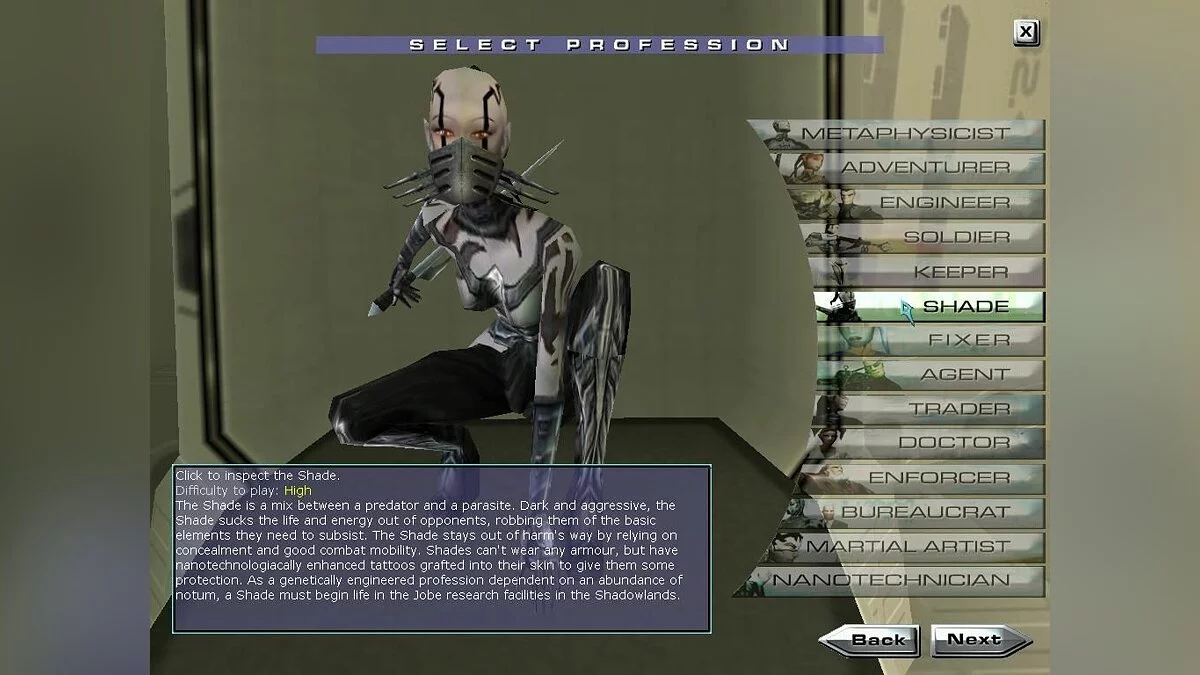1200x675 pixels.
Task: Choose the Adventurer profession
Action: pos(910,168)
